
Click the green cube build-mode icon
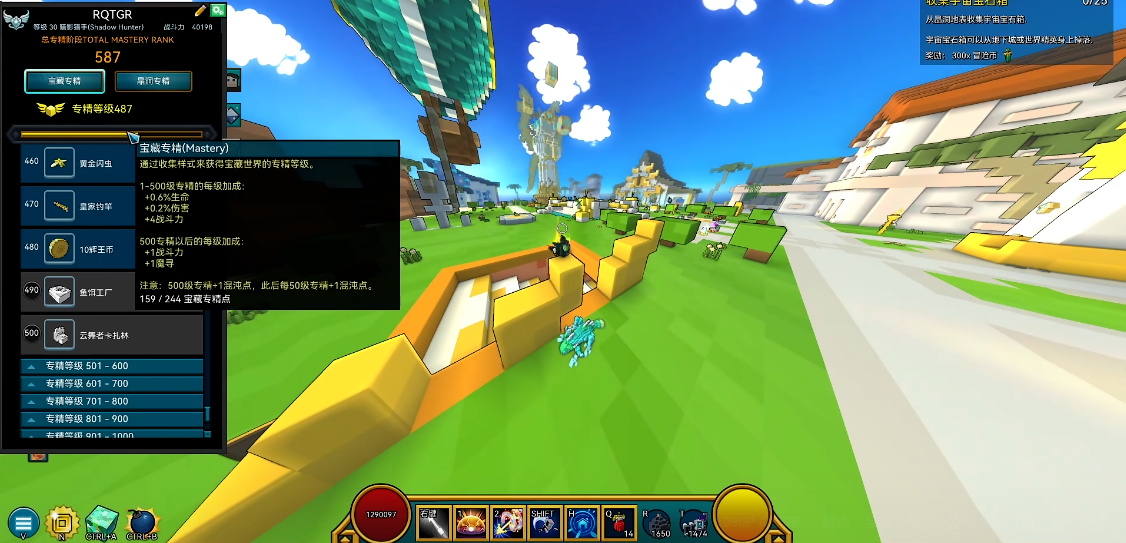[x=101, y=521]
